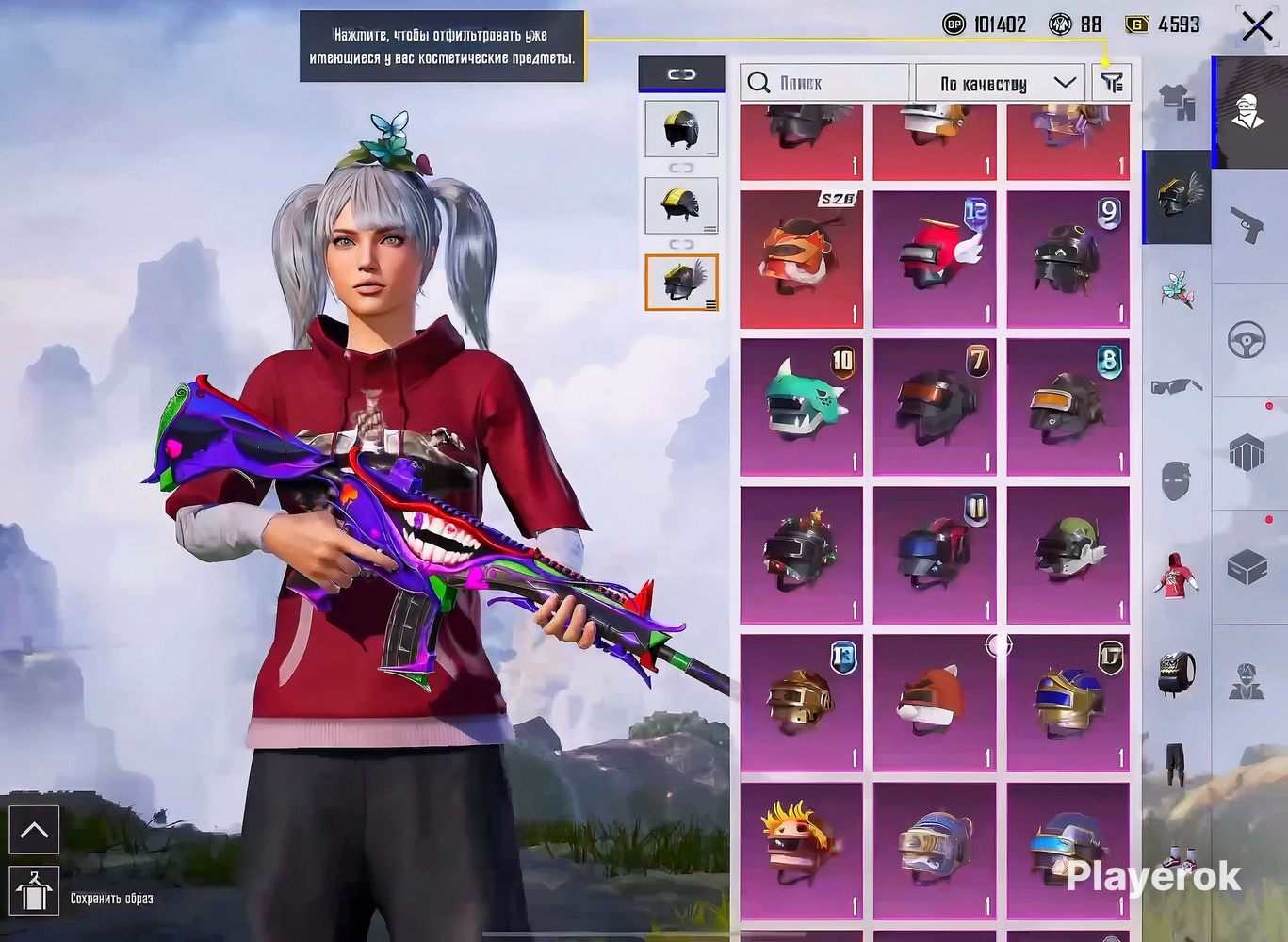Open the face mask category
1288x942 pixels.
coord(1176,480)
